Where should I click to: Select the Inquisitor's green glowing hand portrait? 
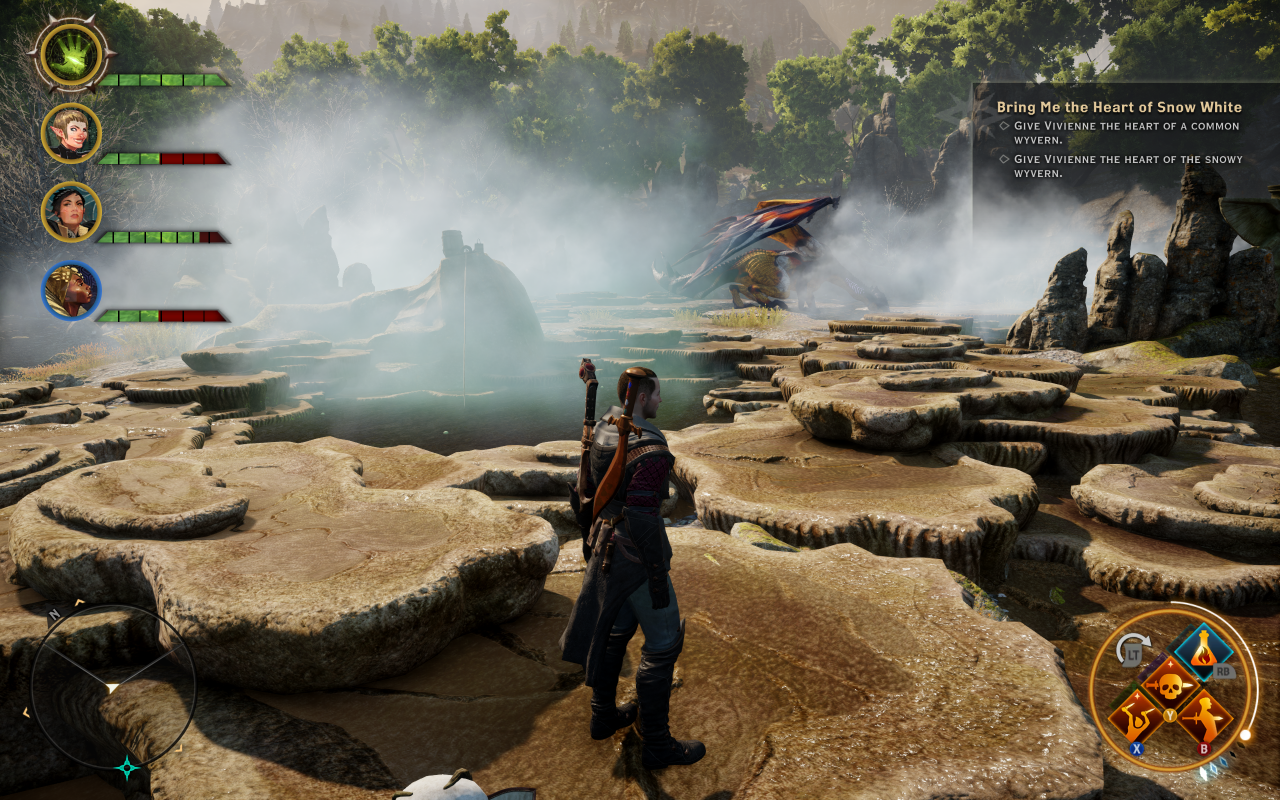click(x=71, y=54)
